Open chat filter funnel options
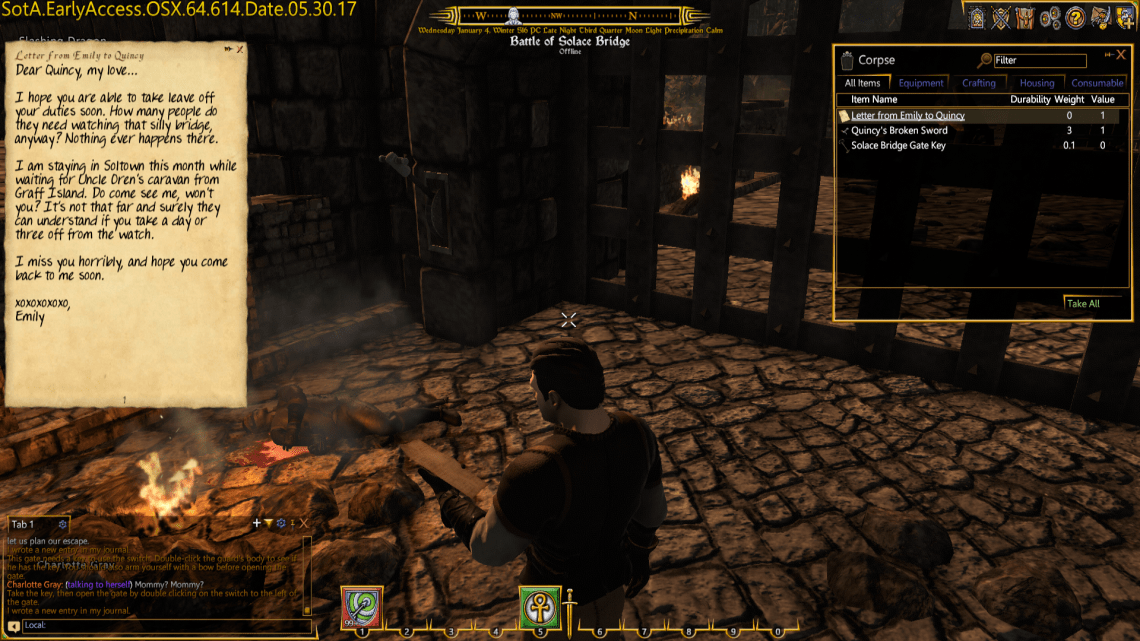The image size is (1140, 641). (x=268, y=523)
